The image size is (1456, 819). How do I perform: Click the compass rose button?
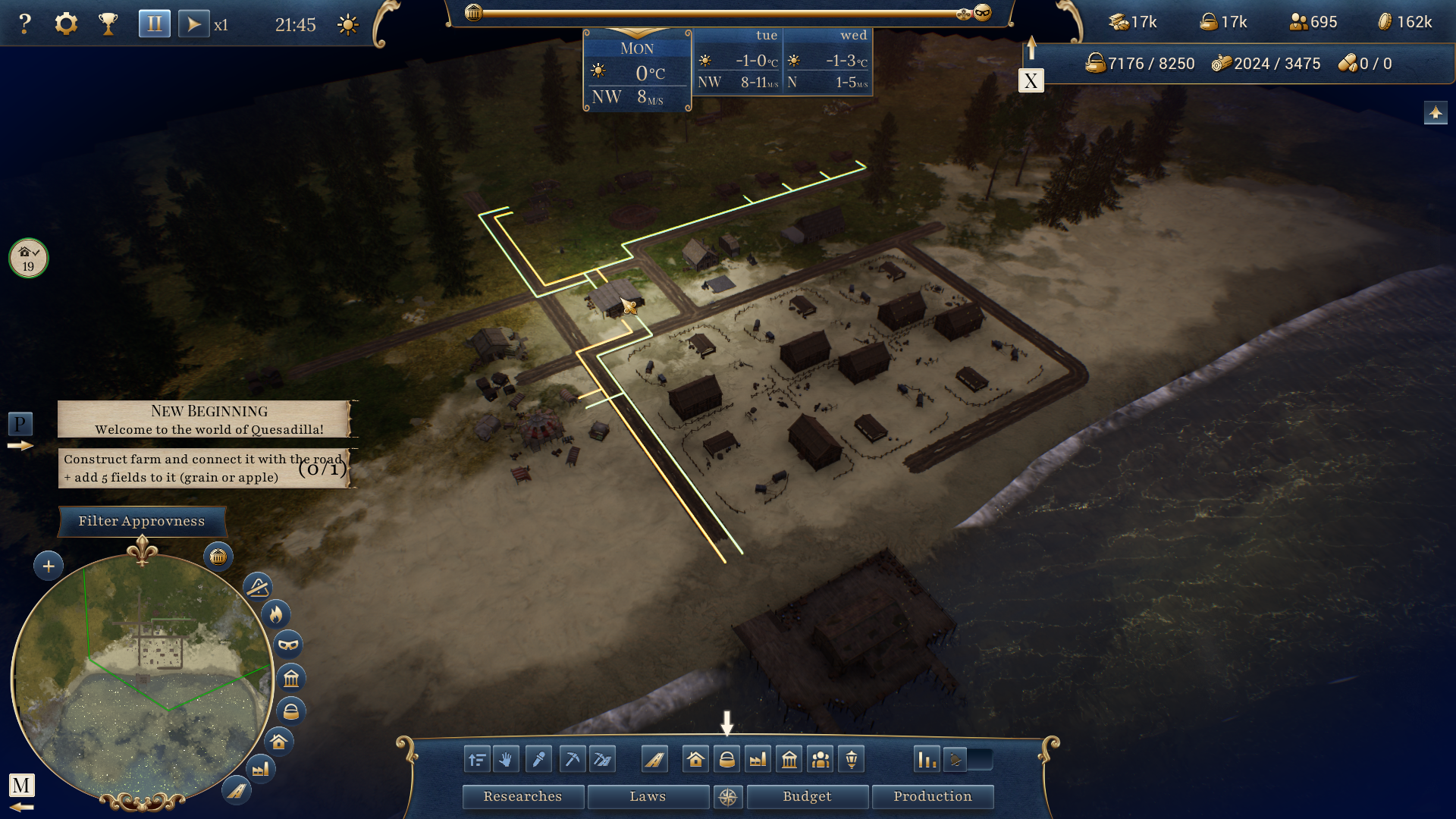coord(728,797)
